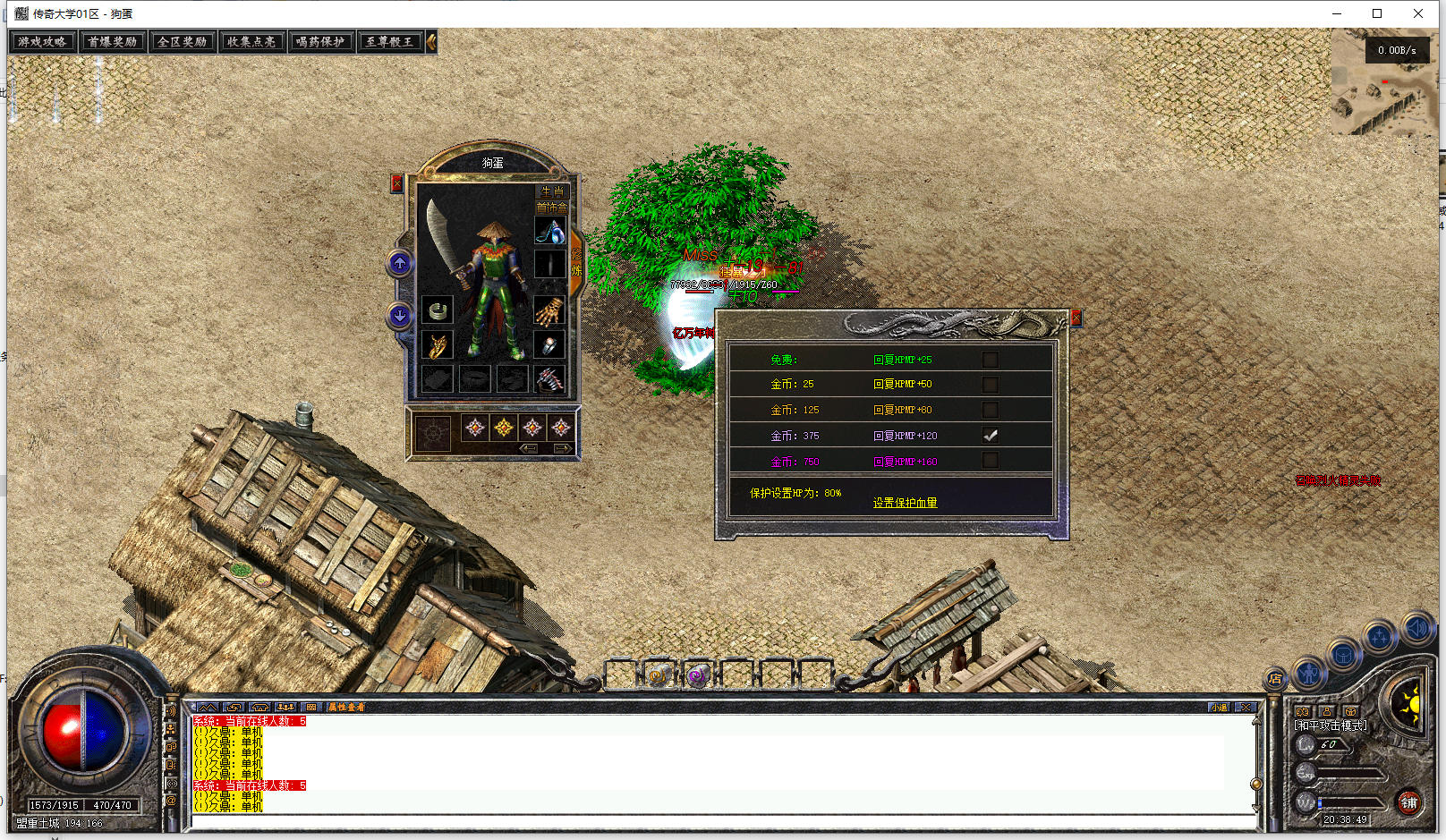The width and height of the screenshot is (1446, 840).
Task: Enable the 750 gold 回复HPMP +160 checkbox
Action: [990, 461]
